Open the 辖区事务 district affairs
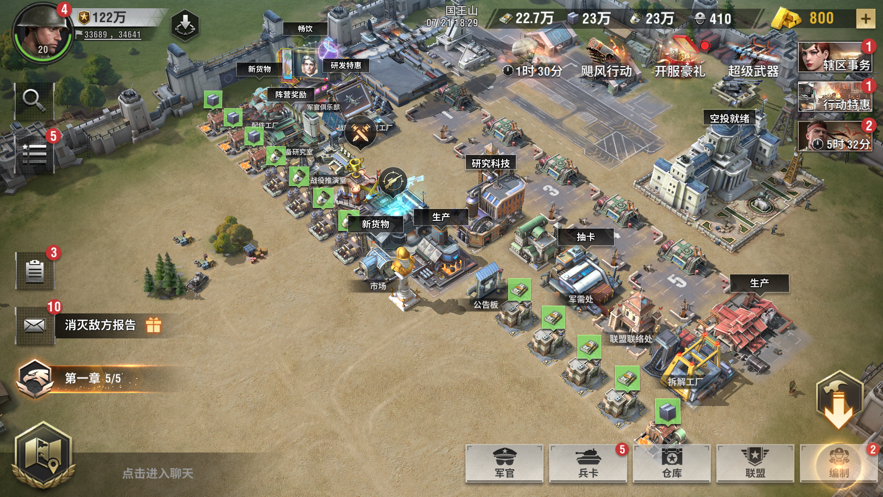This screenshot has height=497, width=883. (836, 58)
